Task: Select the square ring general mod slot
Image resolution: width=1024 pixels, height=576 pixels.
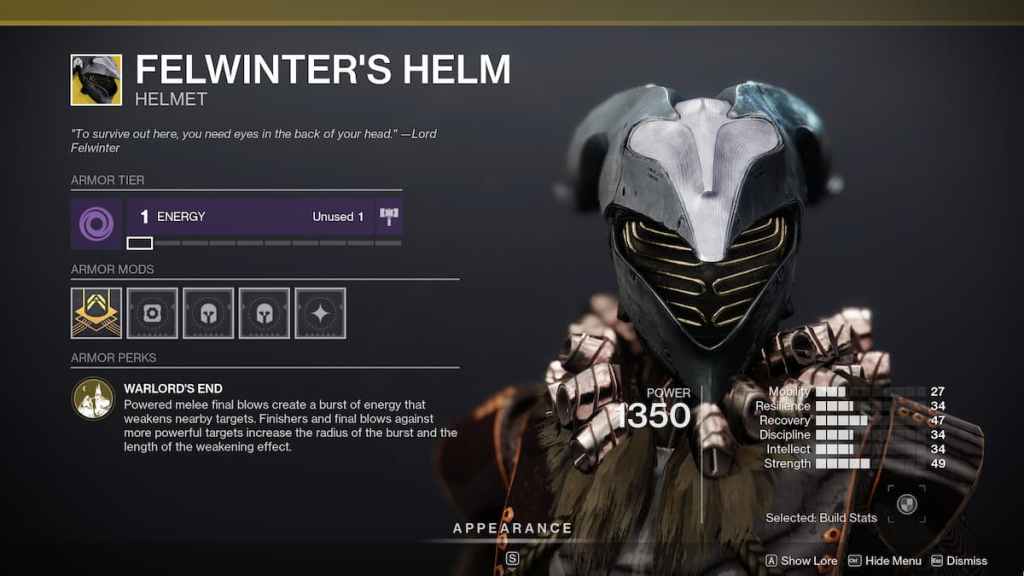Action: [x=152, y=313]
